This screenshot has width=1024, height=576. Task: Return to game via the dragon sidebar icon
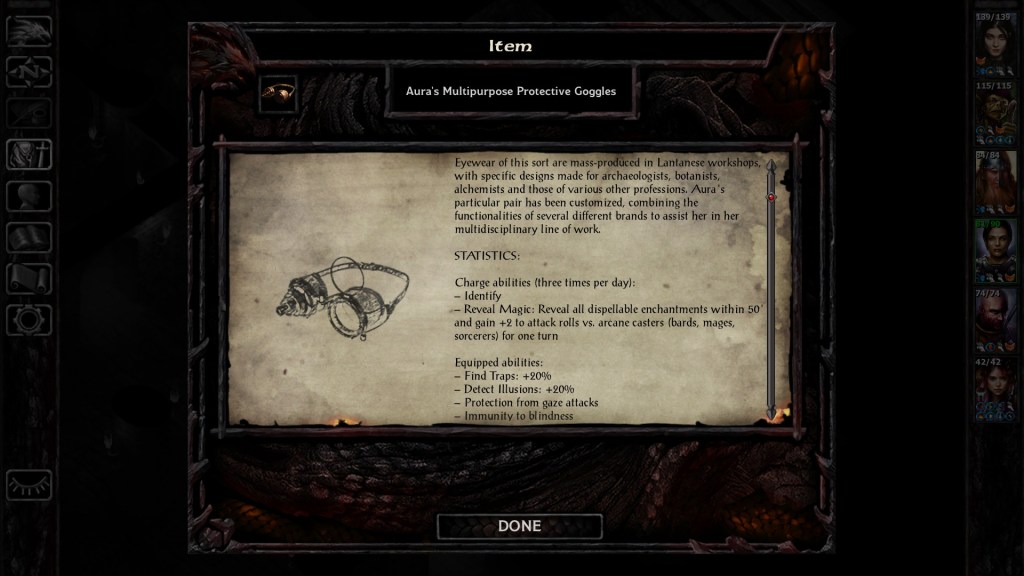point(29,31)
